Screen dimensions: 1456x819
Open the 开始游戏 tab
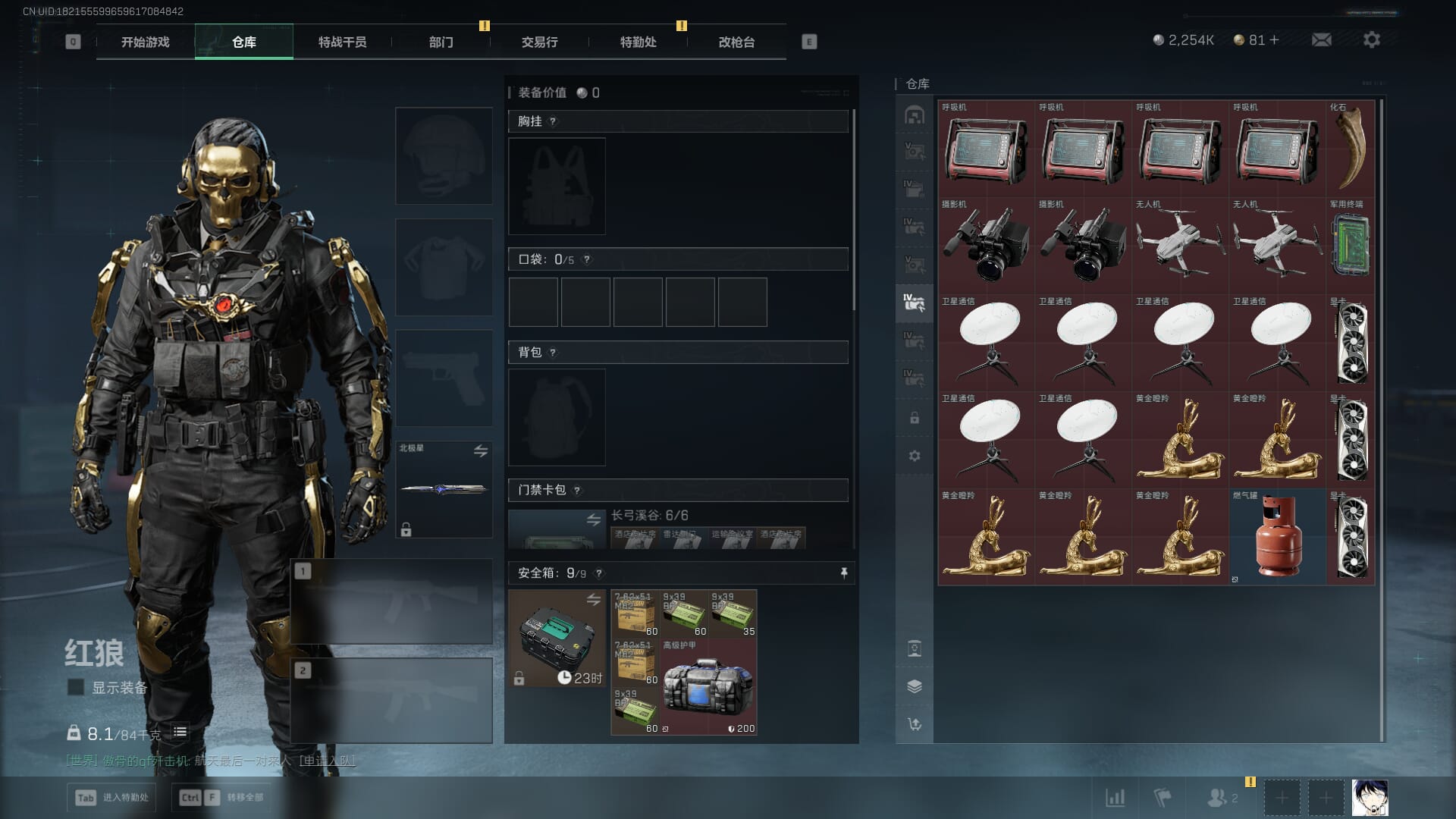(145, 42)
